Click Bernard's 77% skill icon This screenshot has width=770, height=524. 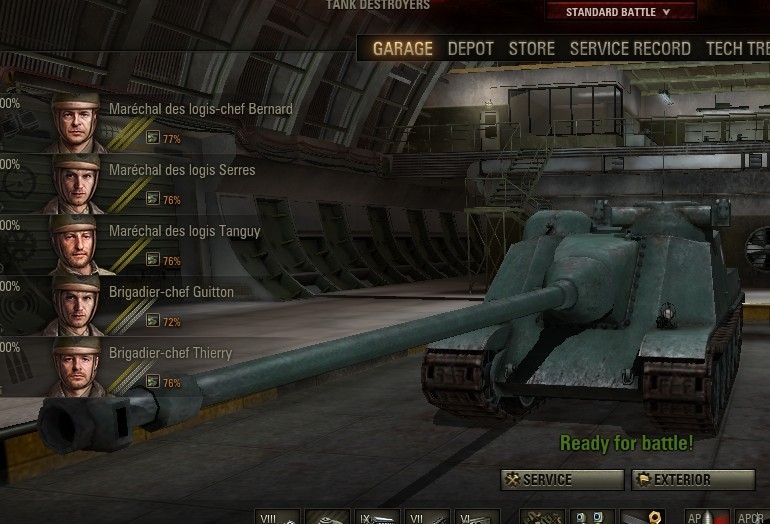pyautogui.click(x=153, y=138)
